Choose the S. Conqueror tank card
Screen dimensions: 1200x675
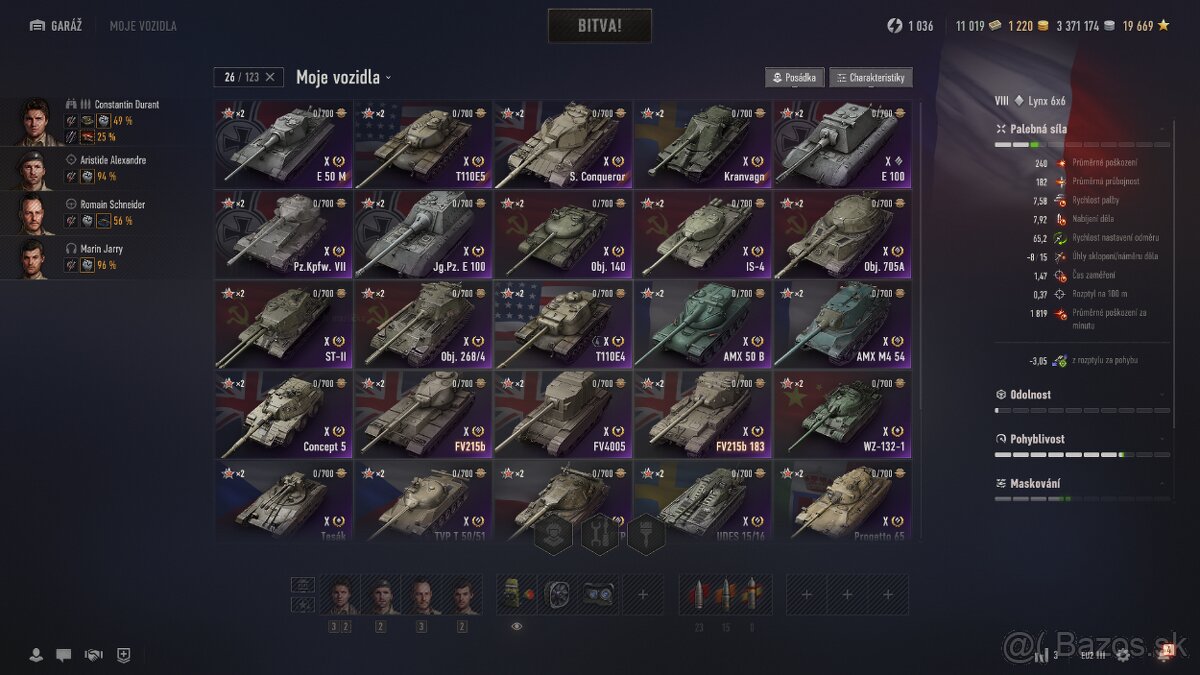[563, 145]
